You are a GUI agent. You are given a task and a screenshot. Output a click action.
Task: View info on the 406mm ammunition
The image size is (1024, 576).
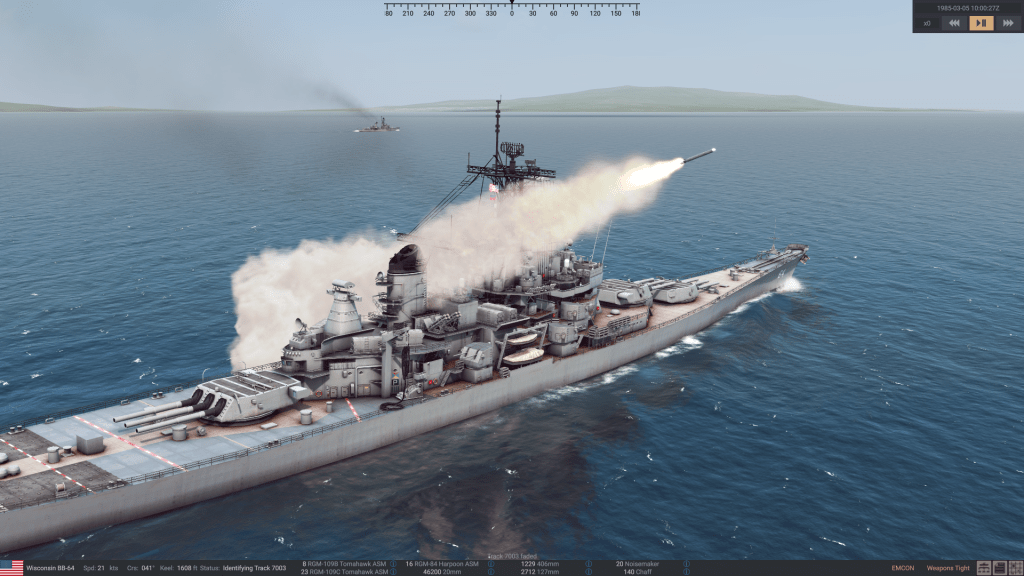click(x=589, y=564)
